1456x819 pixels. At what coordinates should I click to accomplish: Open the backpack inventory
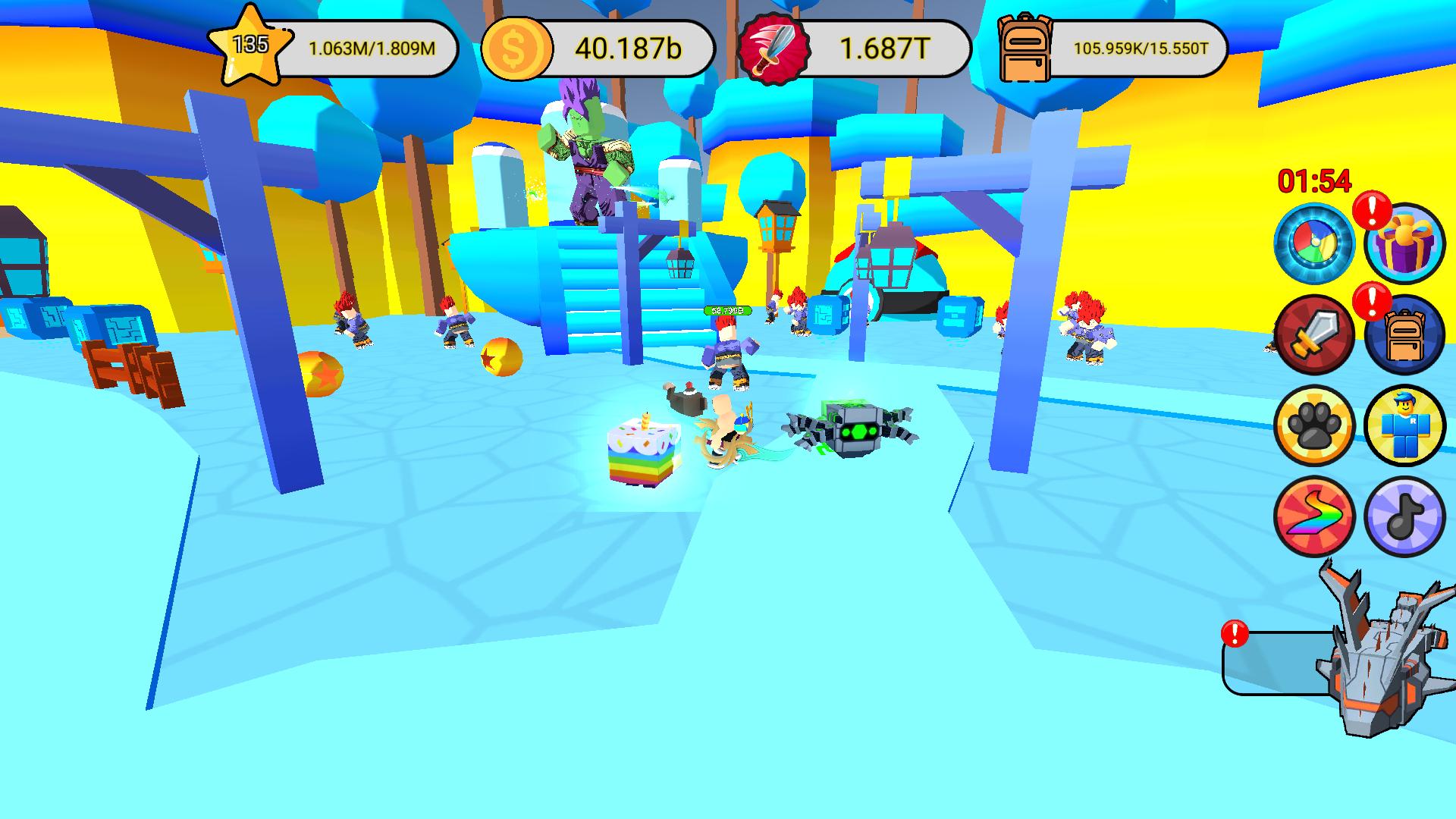point(1404,336)
